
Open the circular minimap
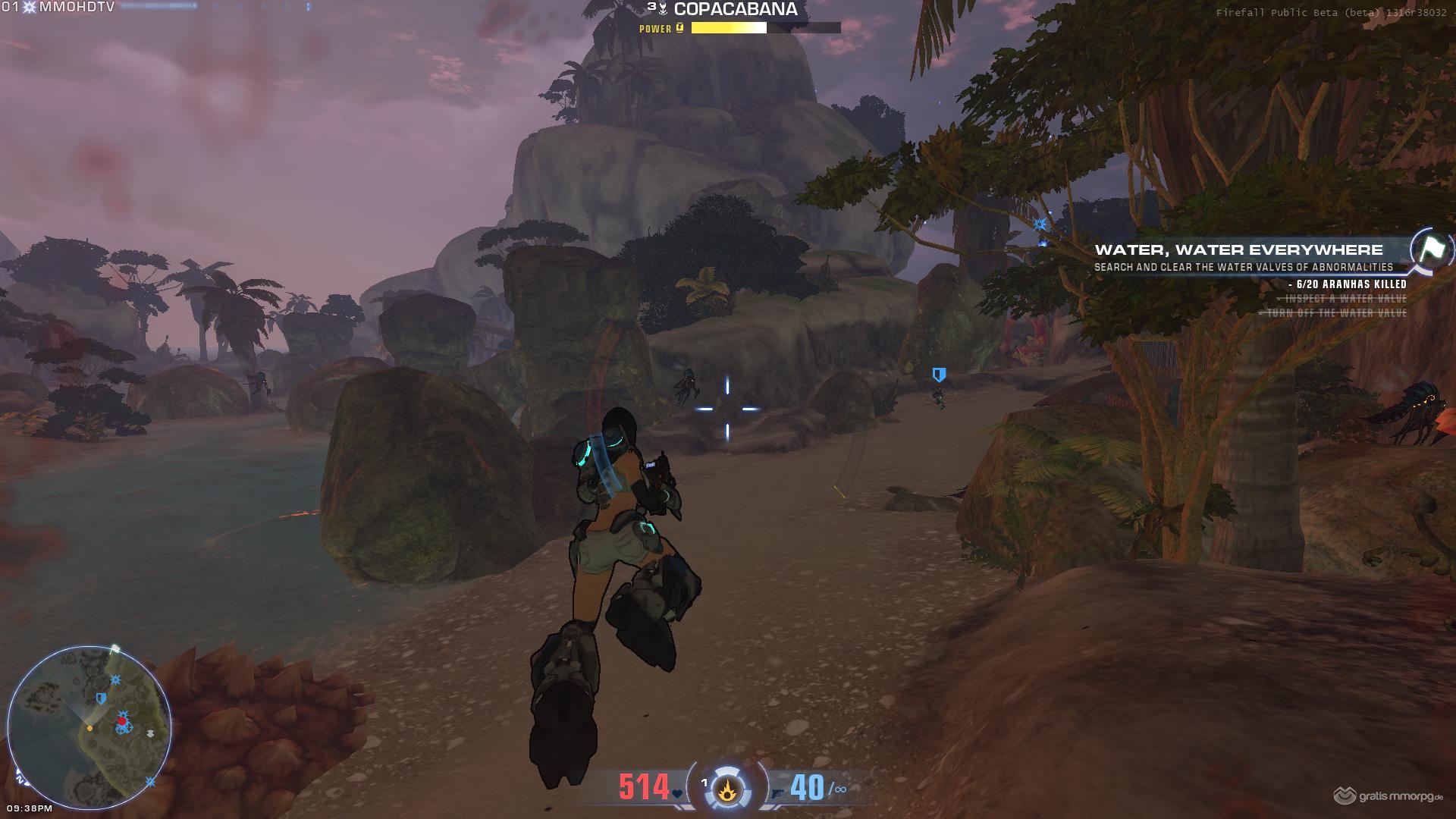(x=89, y=726)
